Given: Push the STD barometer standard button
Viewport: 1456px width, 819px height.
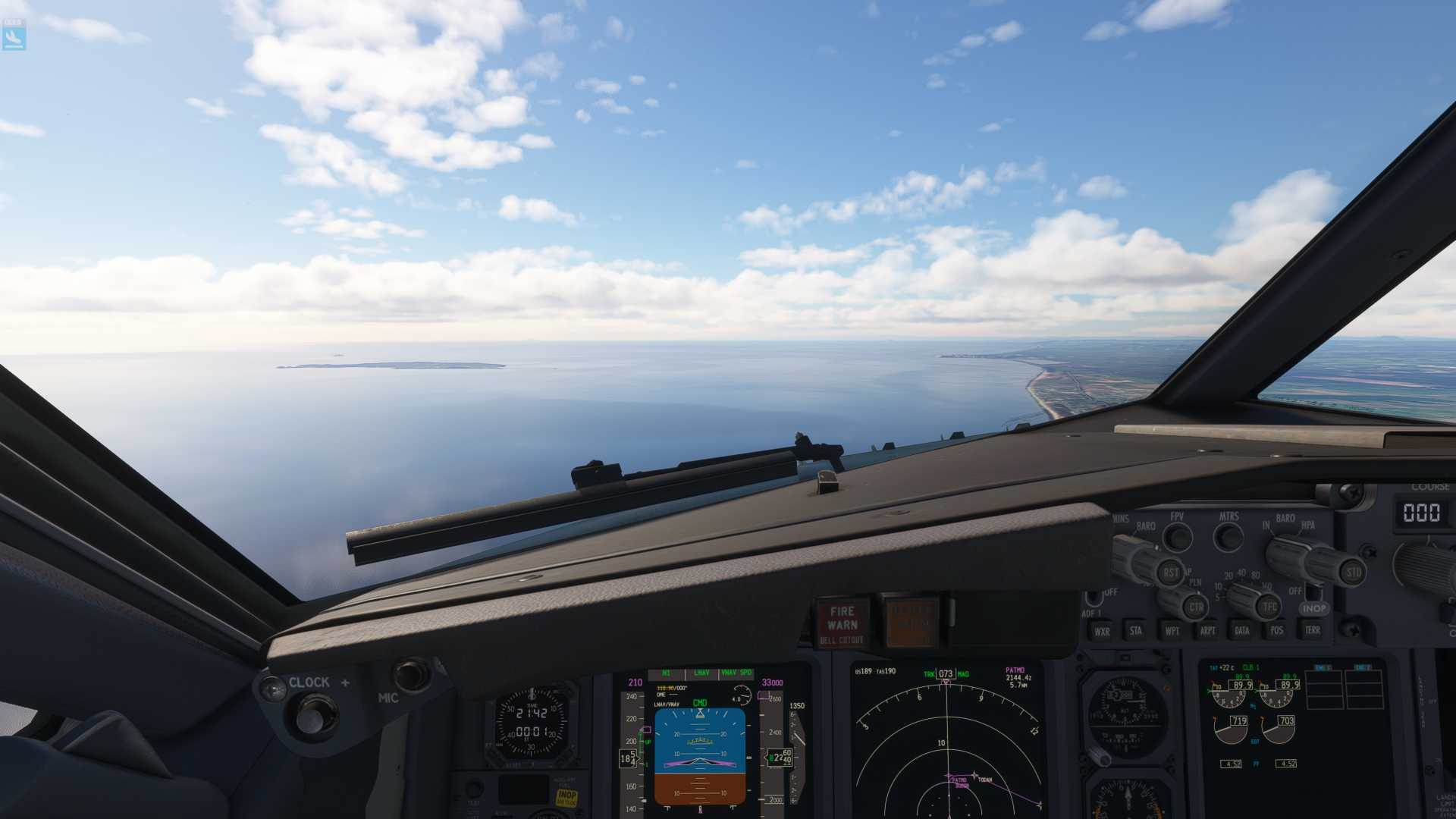Looking at the screenshot, I should point(1354,572).
